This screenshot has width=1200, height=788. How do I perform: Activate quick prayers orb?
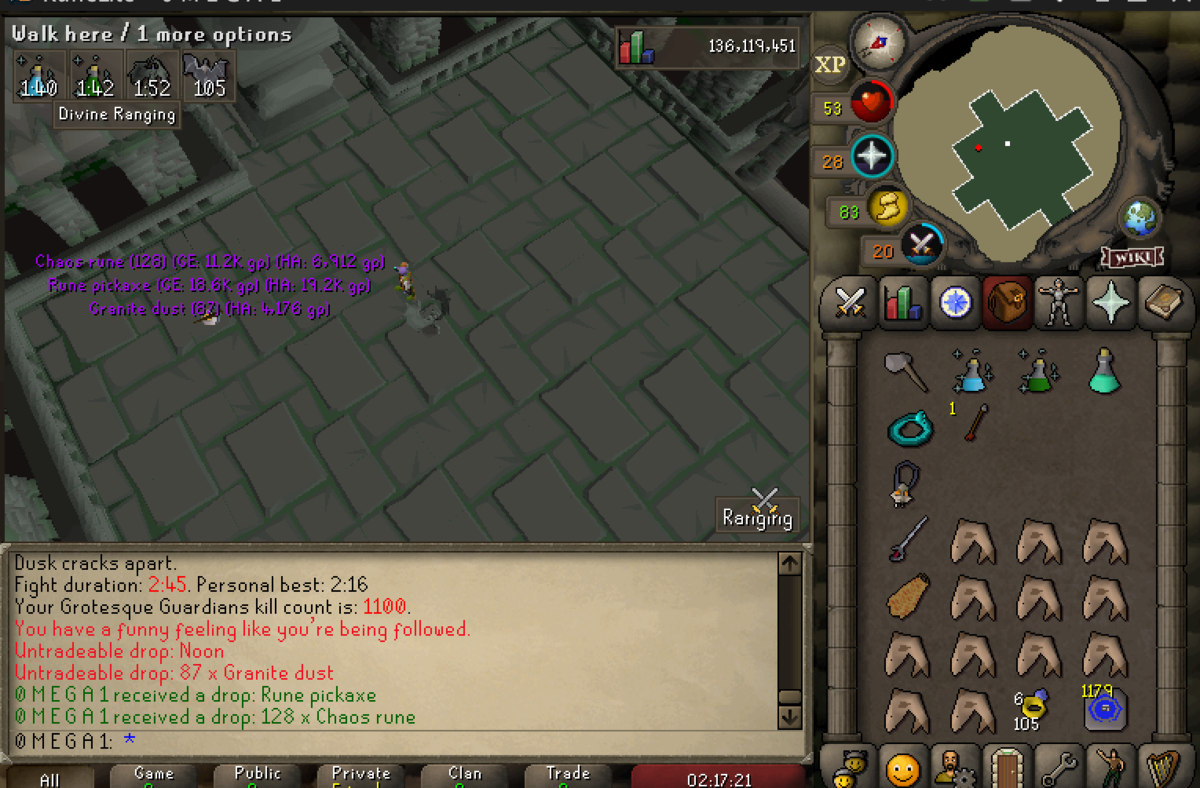[x=871, y=157]
